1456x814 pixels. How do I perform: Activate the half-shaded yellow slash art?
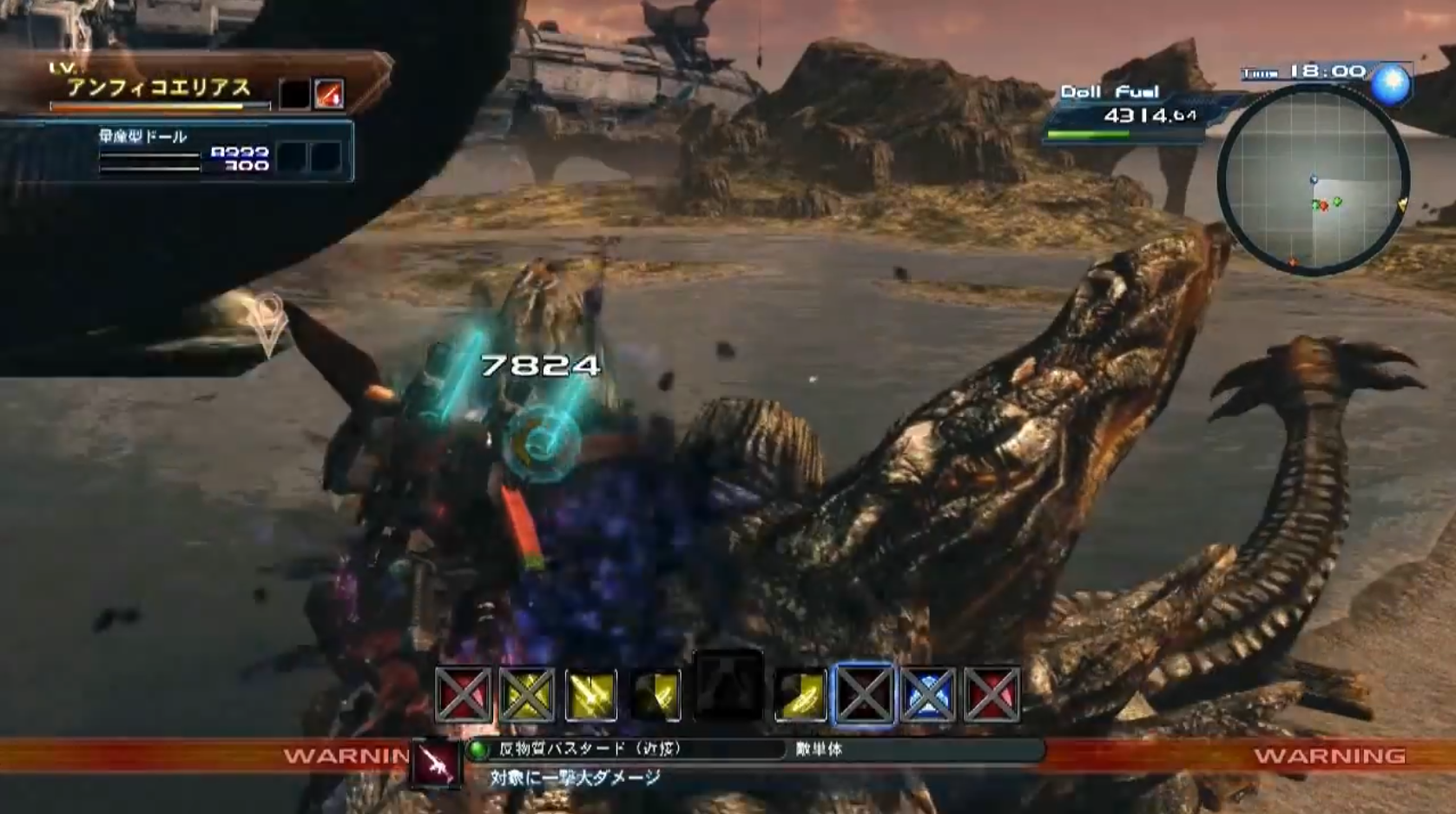click(x=656, y=695)
